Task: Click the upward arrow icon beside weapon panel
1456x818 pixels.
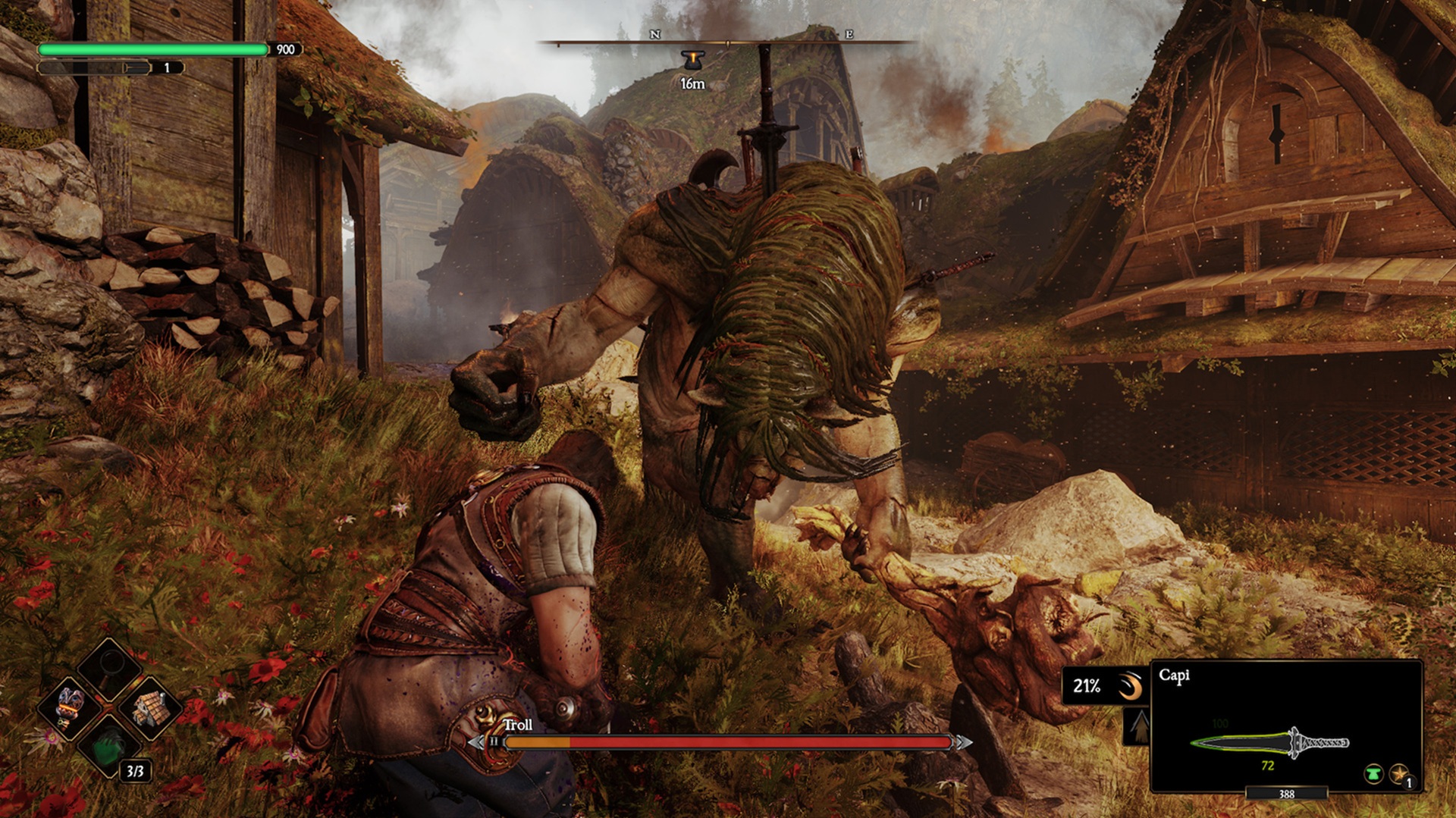Action: [x=1139, y=727]
